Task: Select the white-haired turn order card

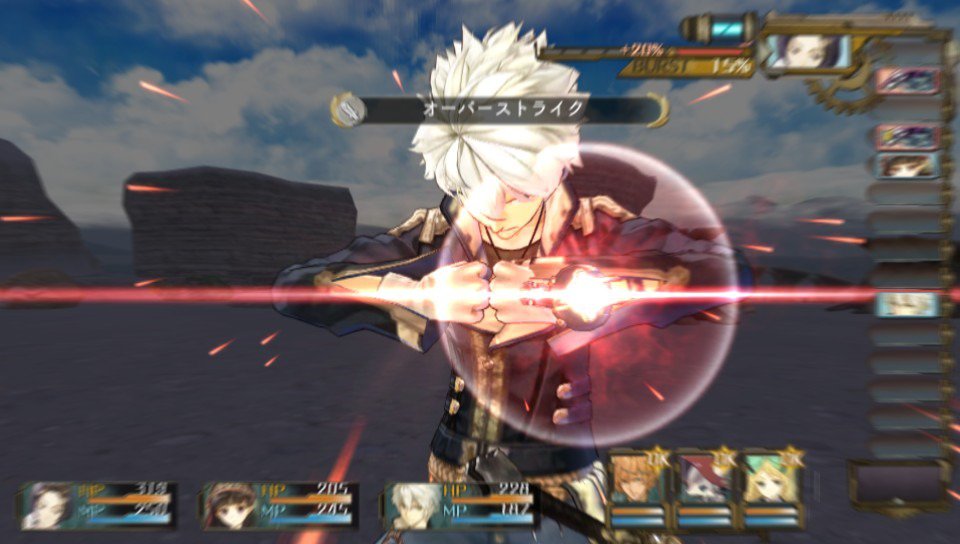Action: click(907, 304)
